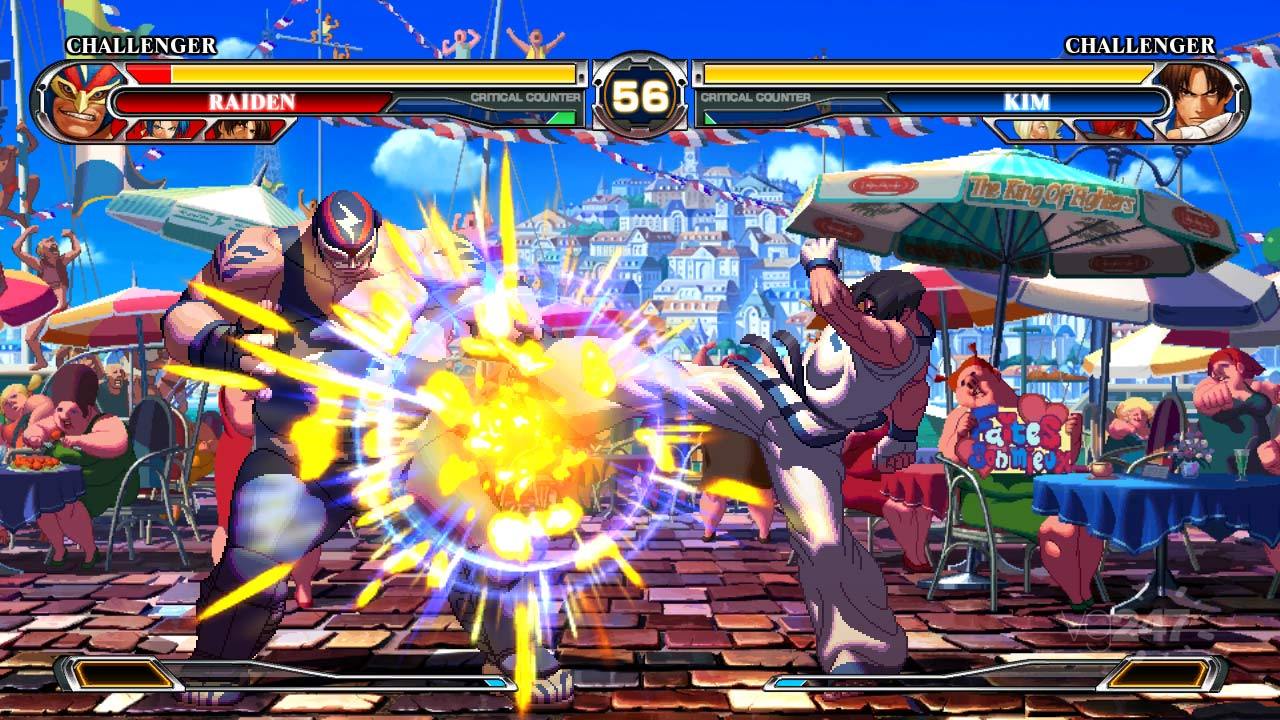This screenshot has height=720, width=1280.
Task: Click the round timer emblem showing 56
Action: (640, 97)
